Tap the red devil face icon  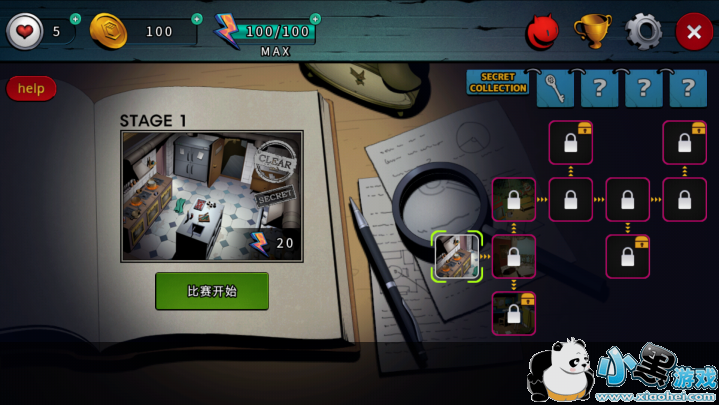[542, 32]
